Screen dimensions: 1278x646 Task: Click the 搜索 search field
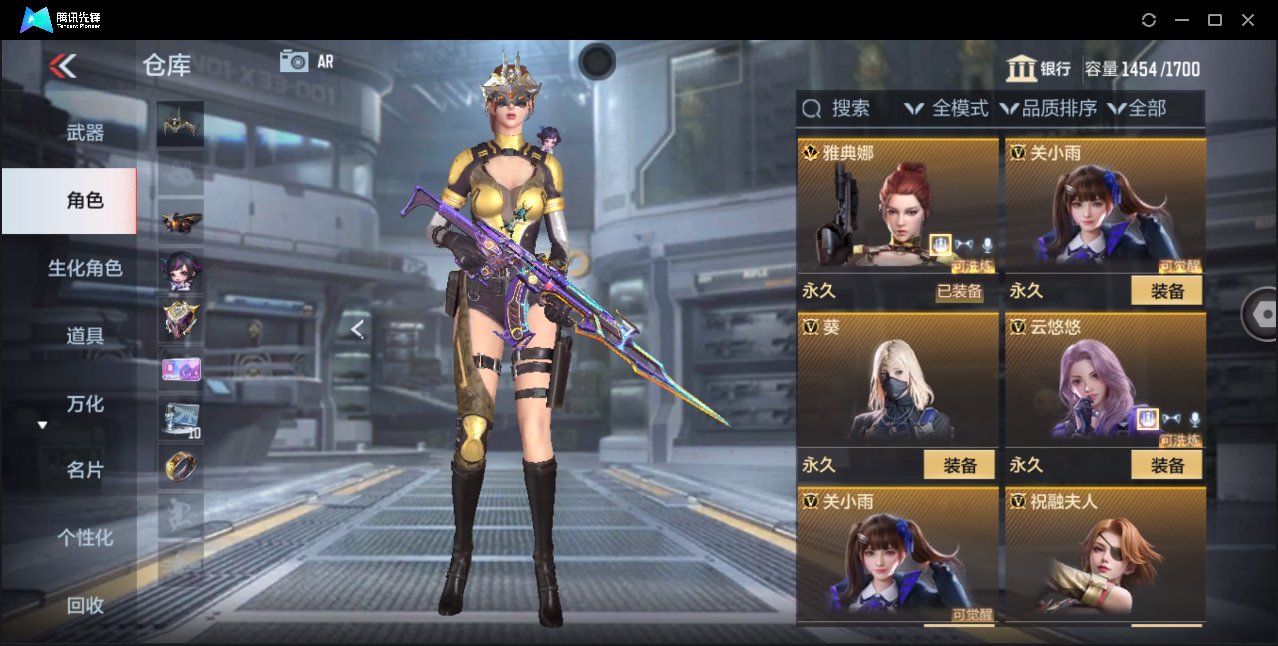tap(838, 108)
